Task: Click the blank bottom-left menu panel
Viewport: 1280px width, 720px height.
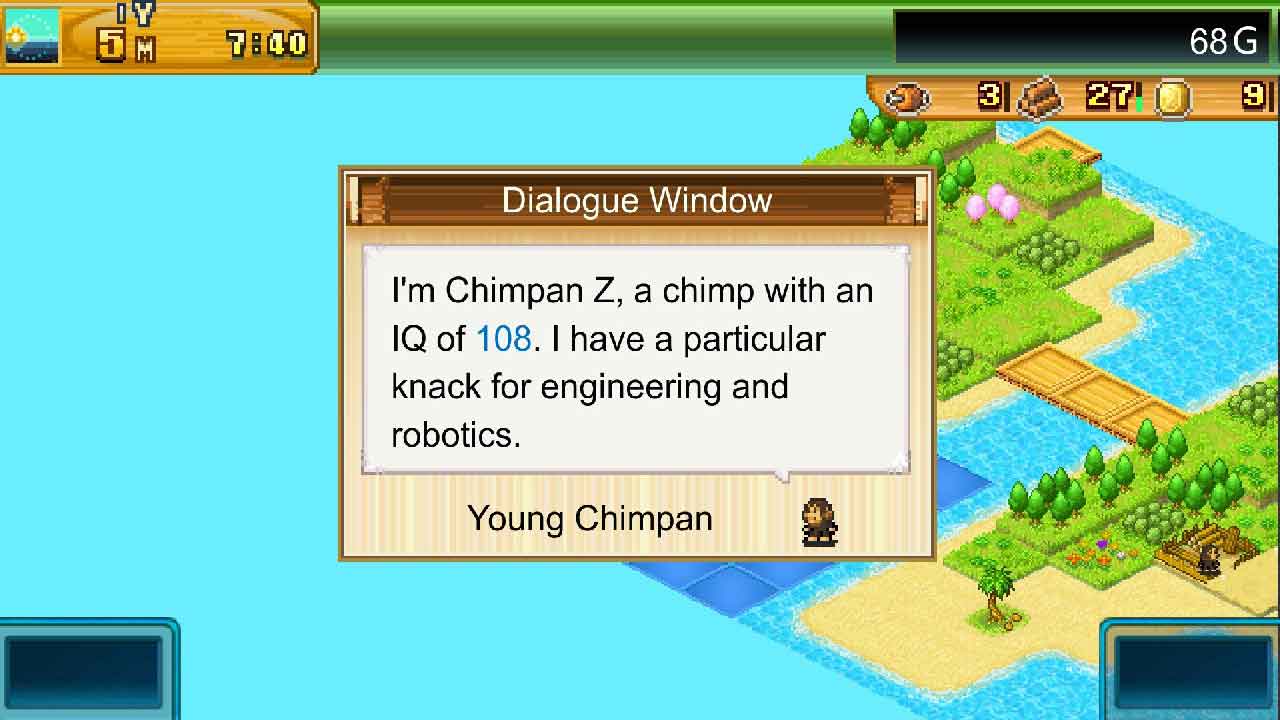Action: [x=84, y=669]
